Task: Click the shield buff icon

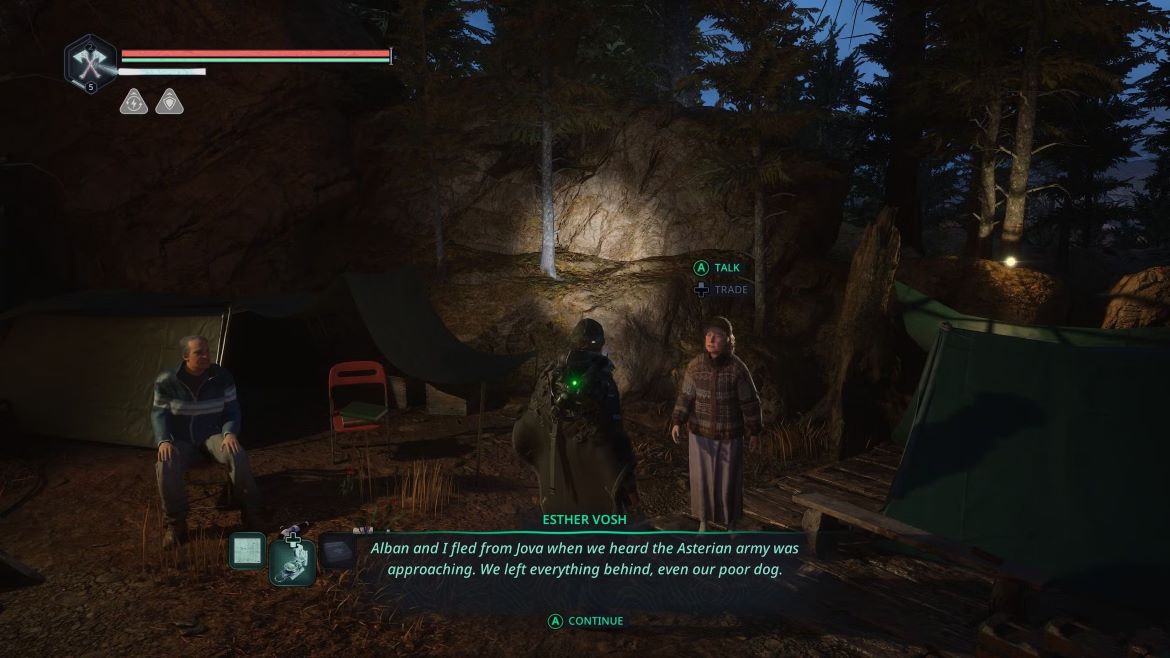Action: point(169,101)
